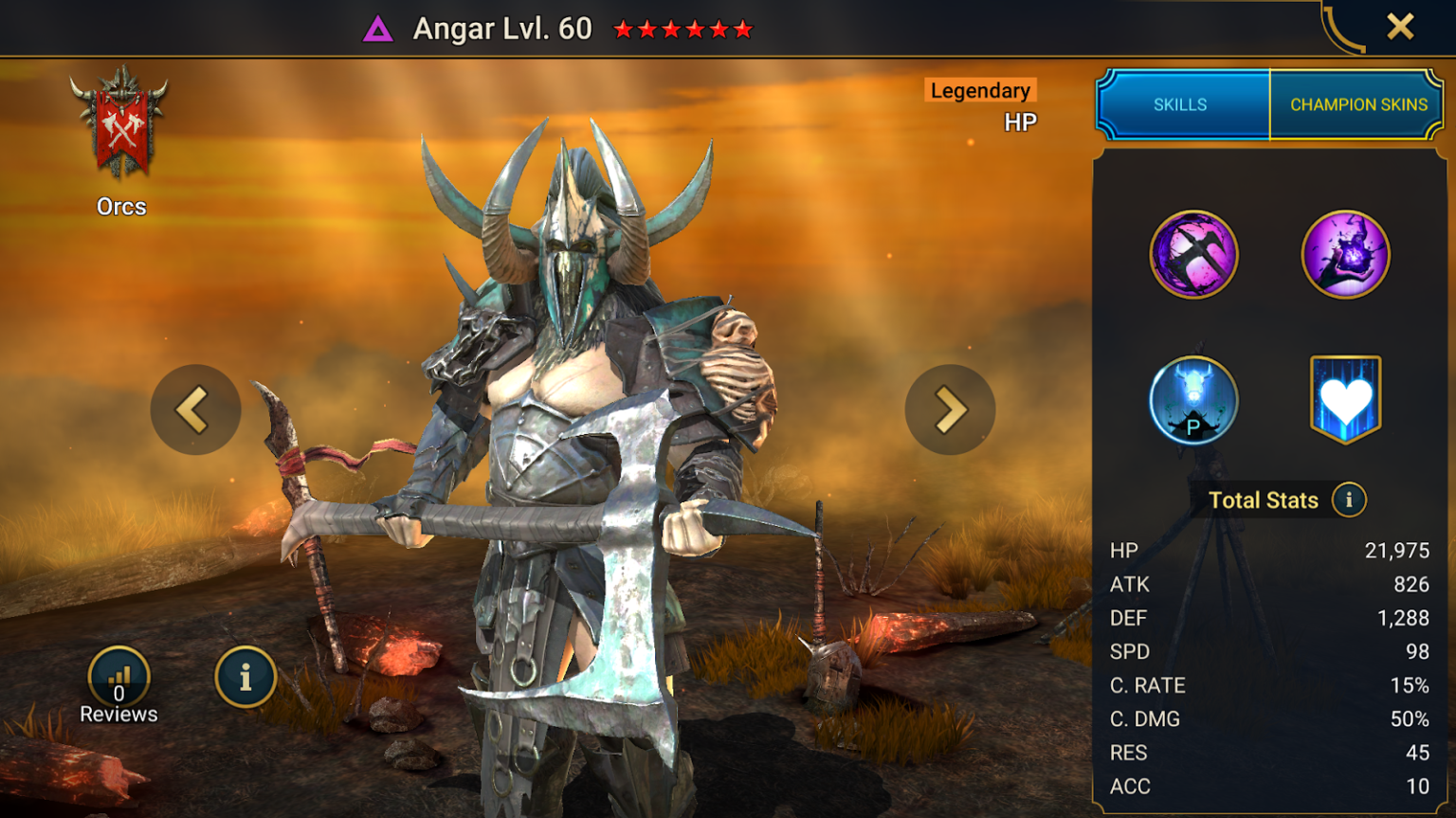Image resolution: width=1456 pixels, height=818 pixels.
Task: Select the Skills tab
Action: 1181,104
